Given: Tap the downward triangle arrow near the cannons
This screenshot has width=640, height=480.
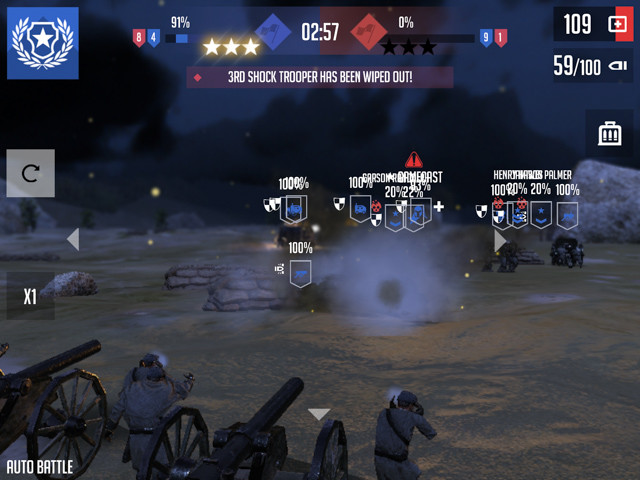Looking at the screenshot, I should (319, 414).
